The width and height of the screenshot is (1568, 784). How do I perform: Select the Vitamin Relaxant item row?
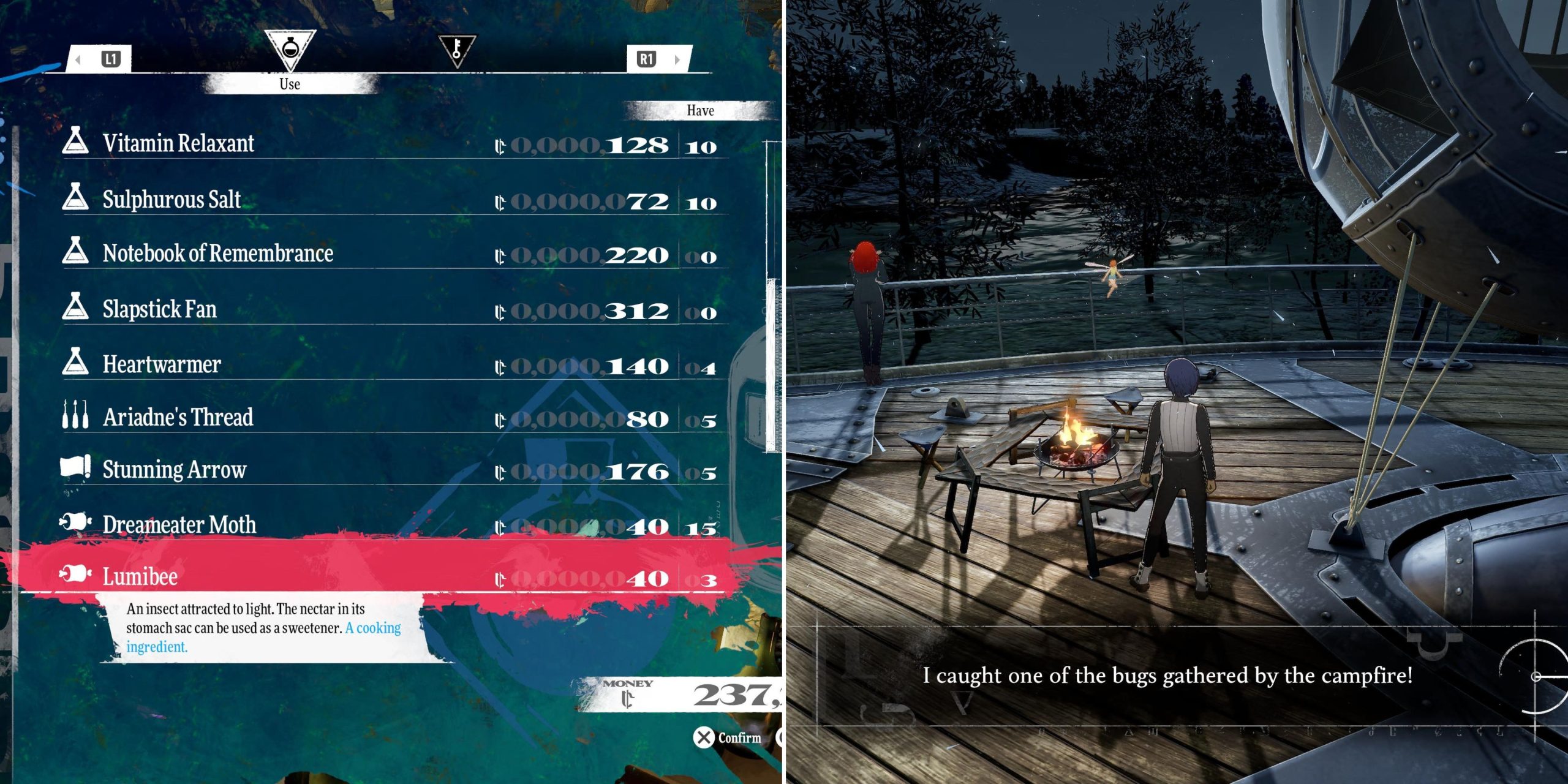pos(178,143)
